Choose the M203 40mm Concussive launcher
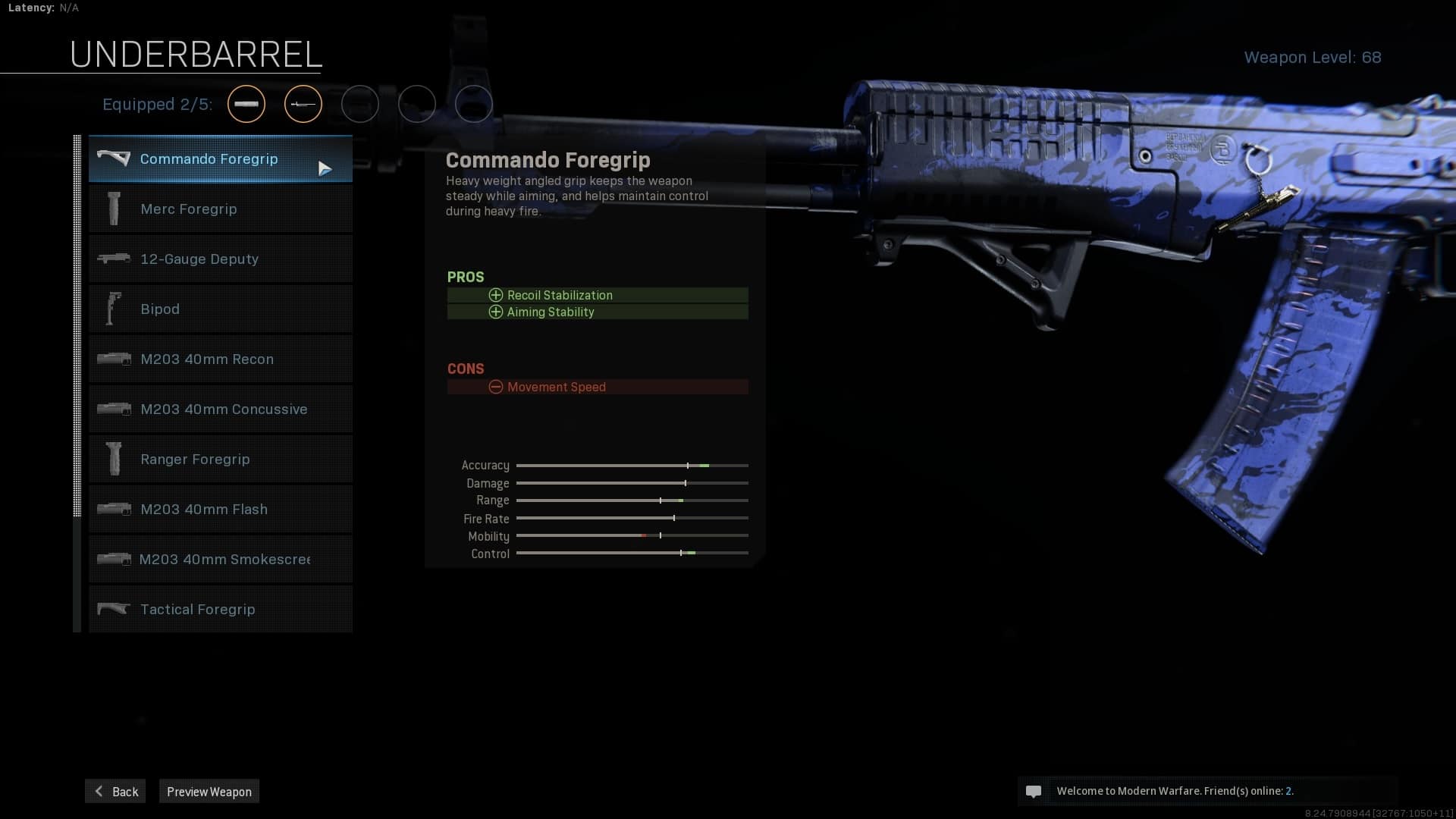 pyautogui.click(x=220, y=409)
